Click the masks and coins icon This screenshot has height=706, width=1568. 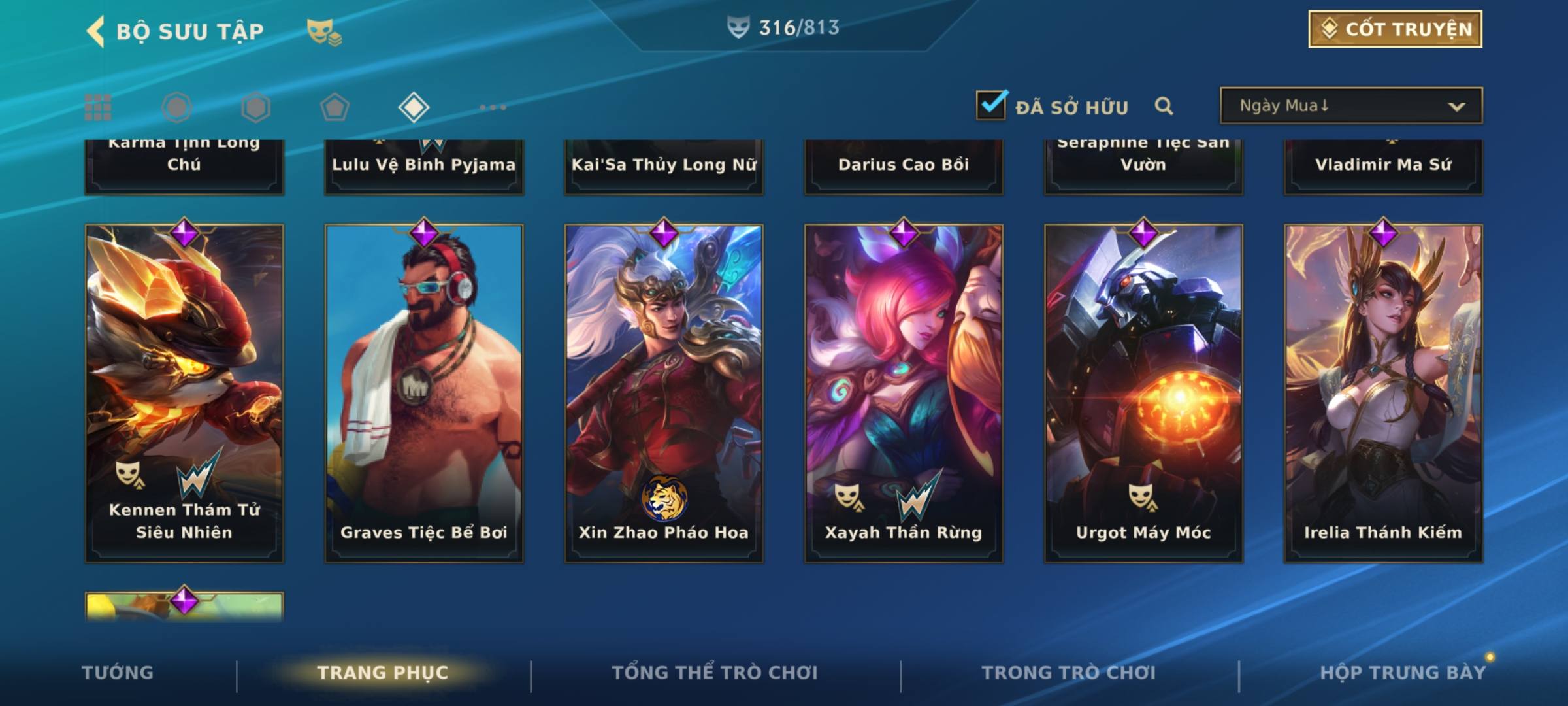324,32
